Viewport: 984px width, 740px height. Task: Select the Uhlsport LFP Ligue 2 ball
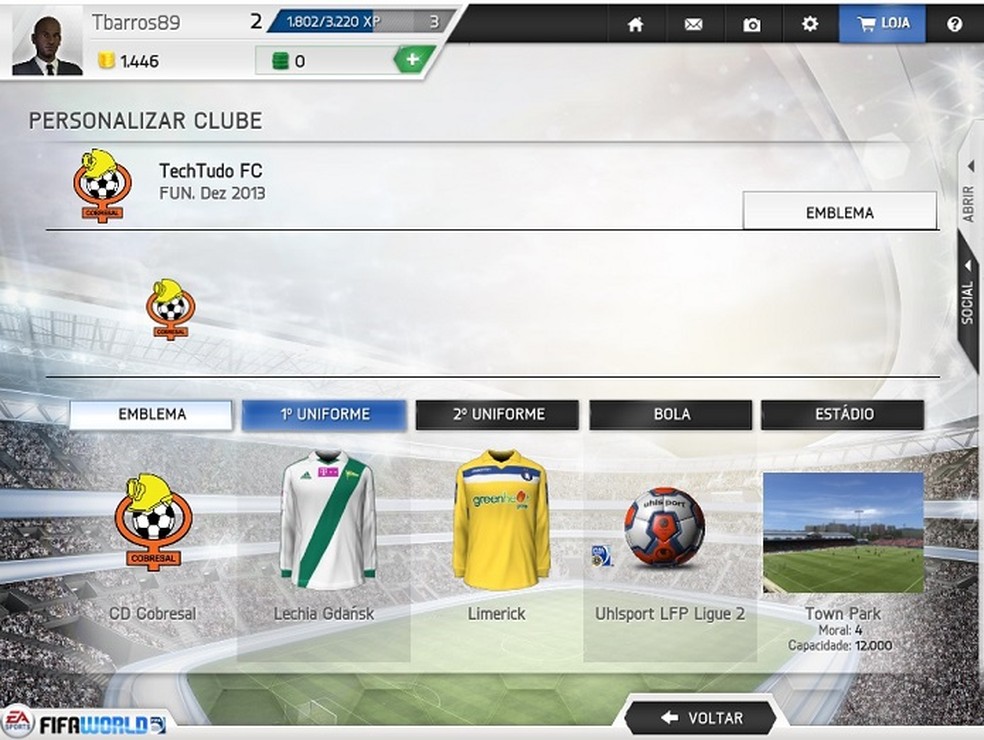click(664, 527)
